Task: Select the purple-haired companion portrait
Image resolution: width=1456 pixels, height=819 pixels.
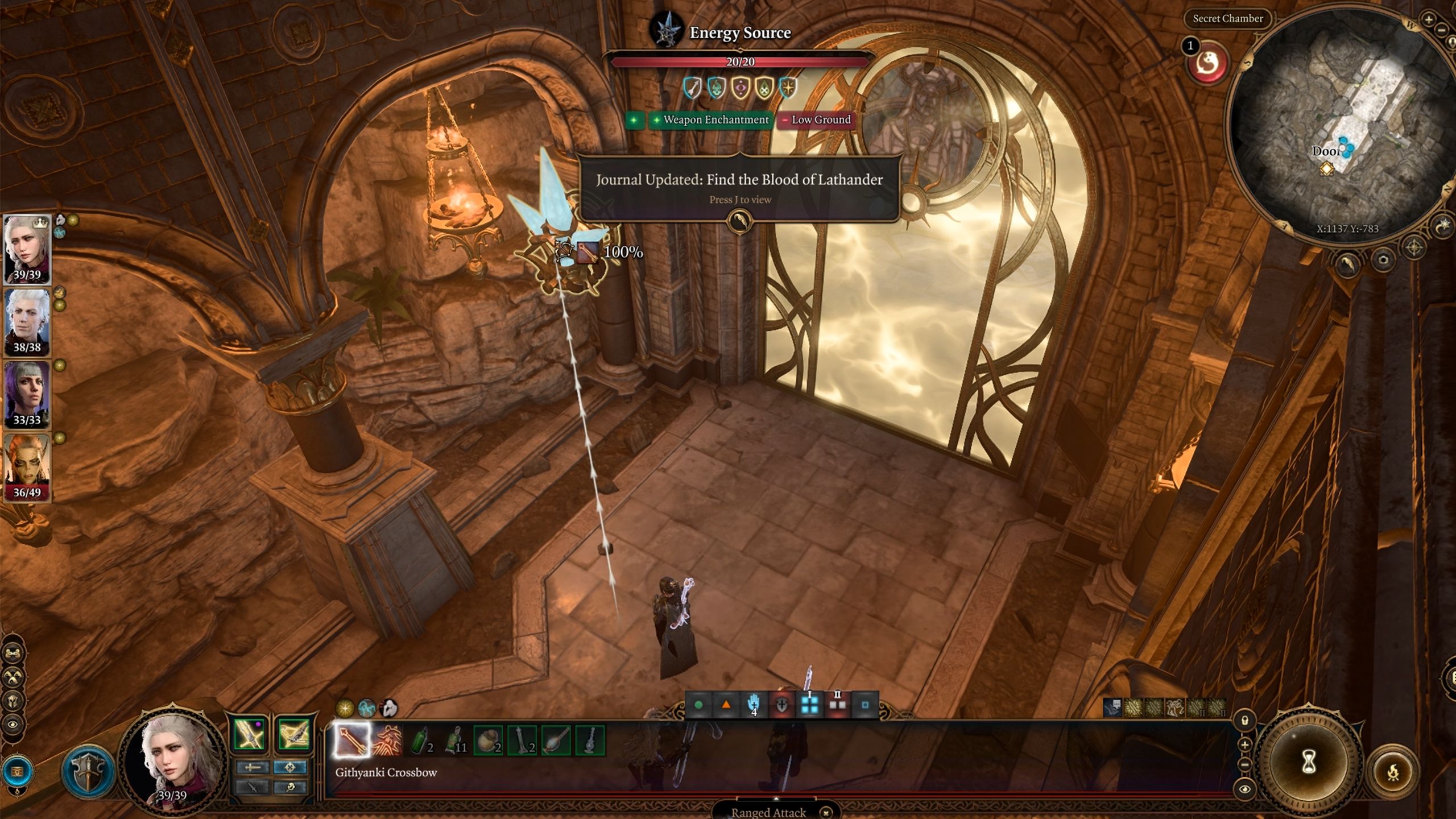Action: point(27,394)
